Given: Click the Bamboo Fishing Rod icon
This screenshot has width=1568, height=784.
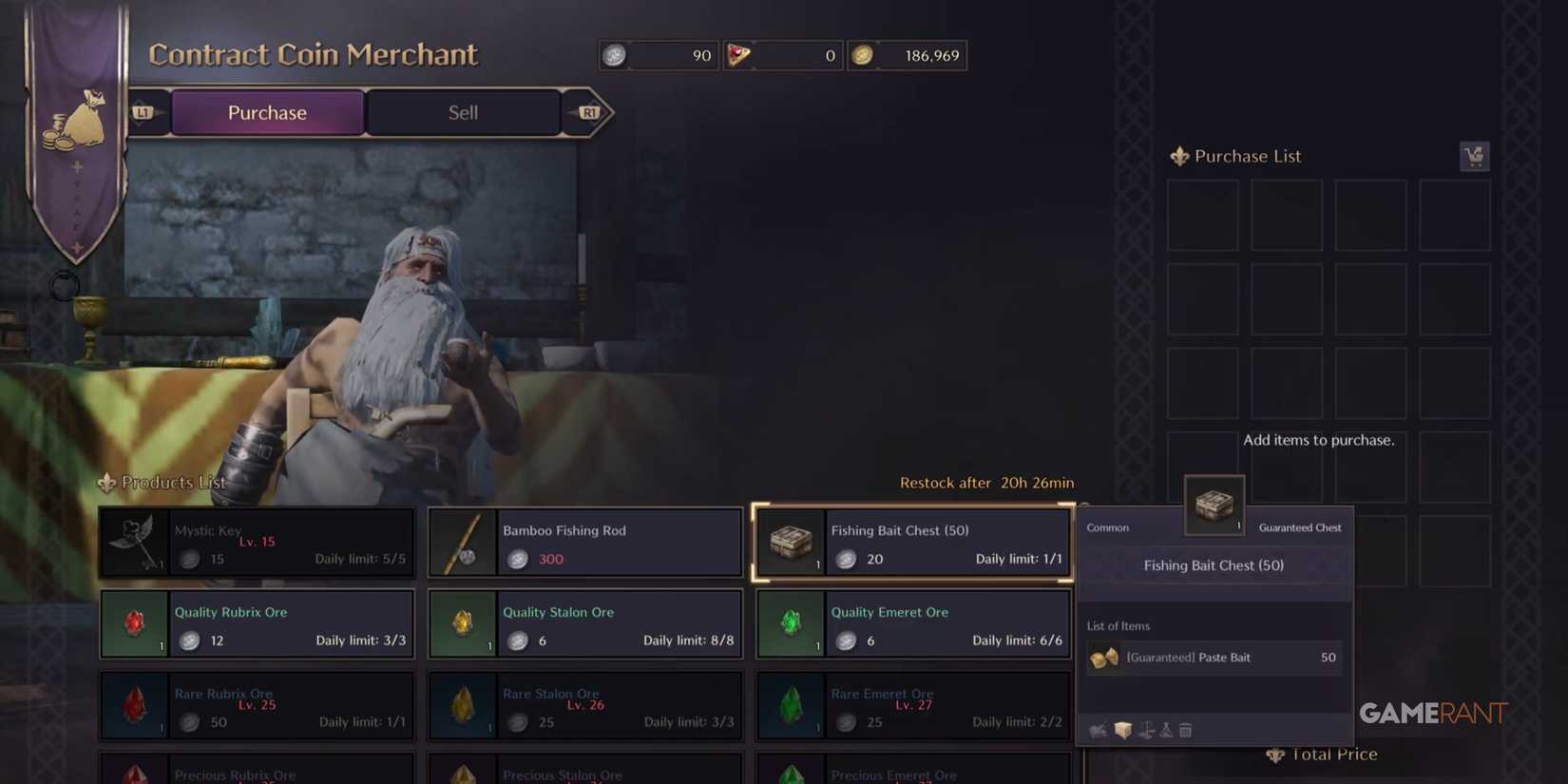Looking at the screenshot, I should tap(463, 543).
